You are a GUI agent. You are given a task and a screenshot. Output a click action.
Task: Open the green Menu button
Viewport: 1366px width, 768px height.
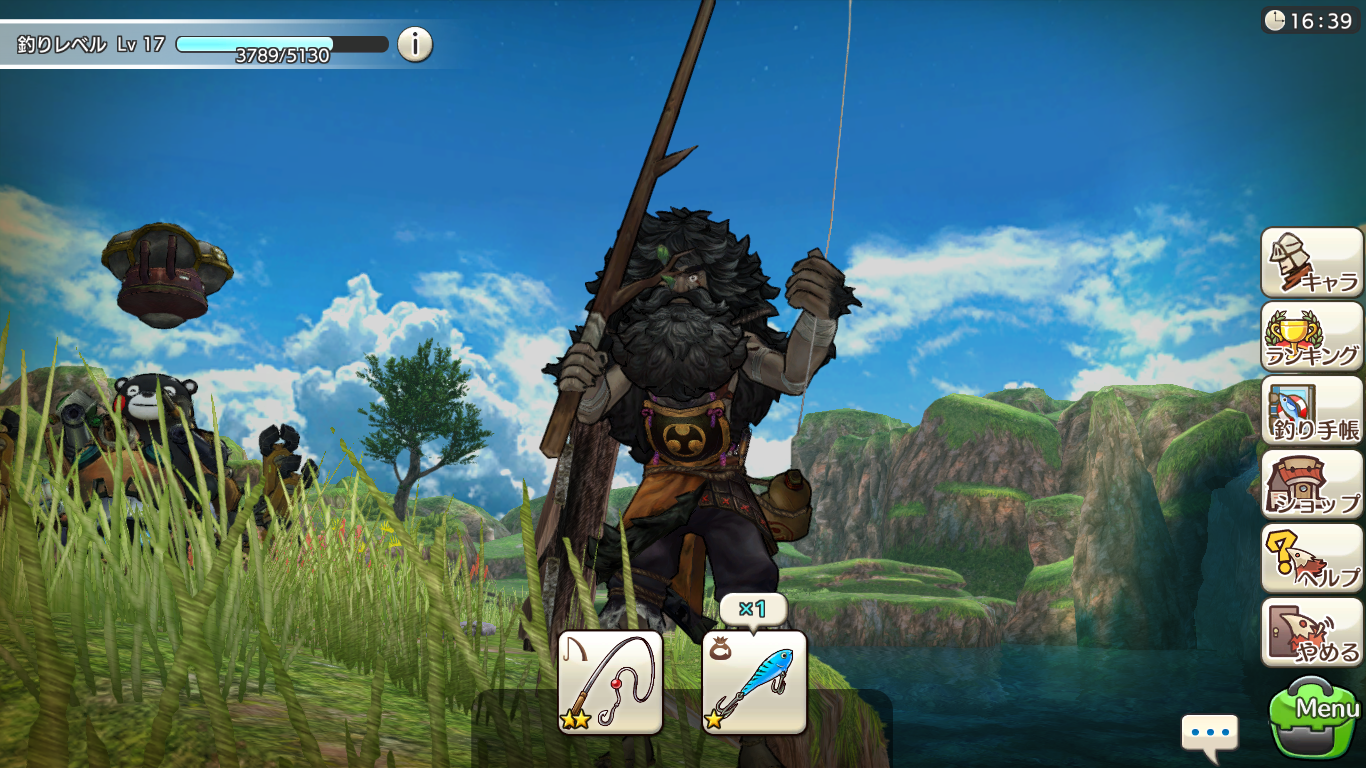pos(1315,718)
